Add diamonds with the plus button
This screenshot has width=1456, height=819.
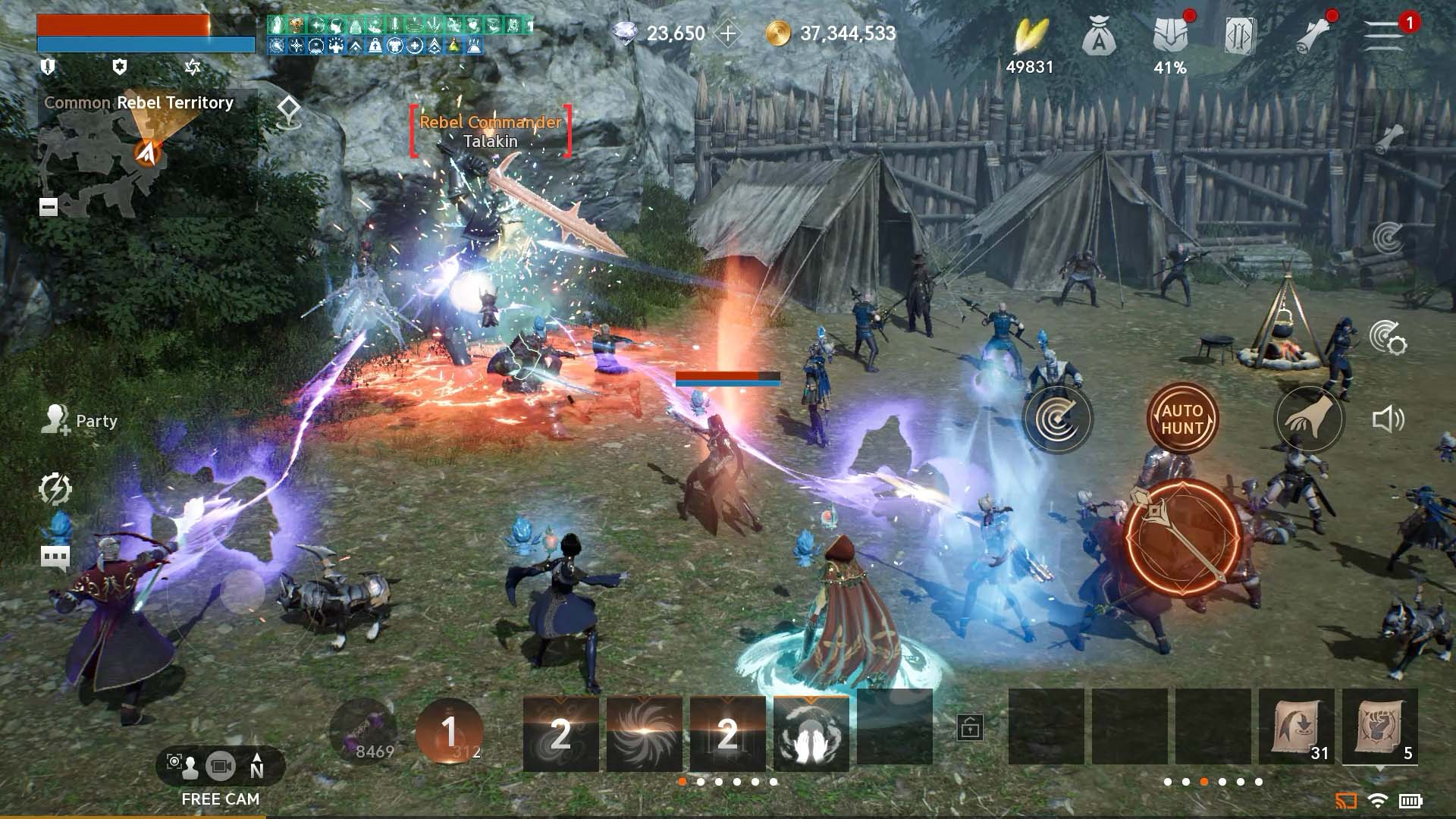pyautogui.click(x=727, y=33)
